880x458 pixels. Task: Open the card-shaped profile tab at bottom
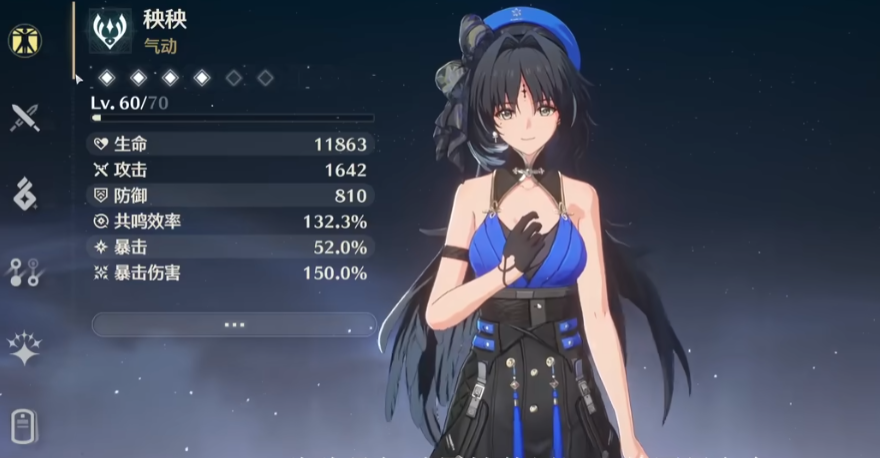[24, 424]
